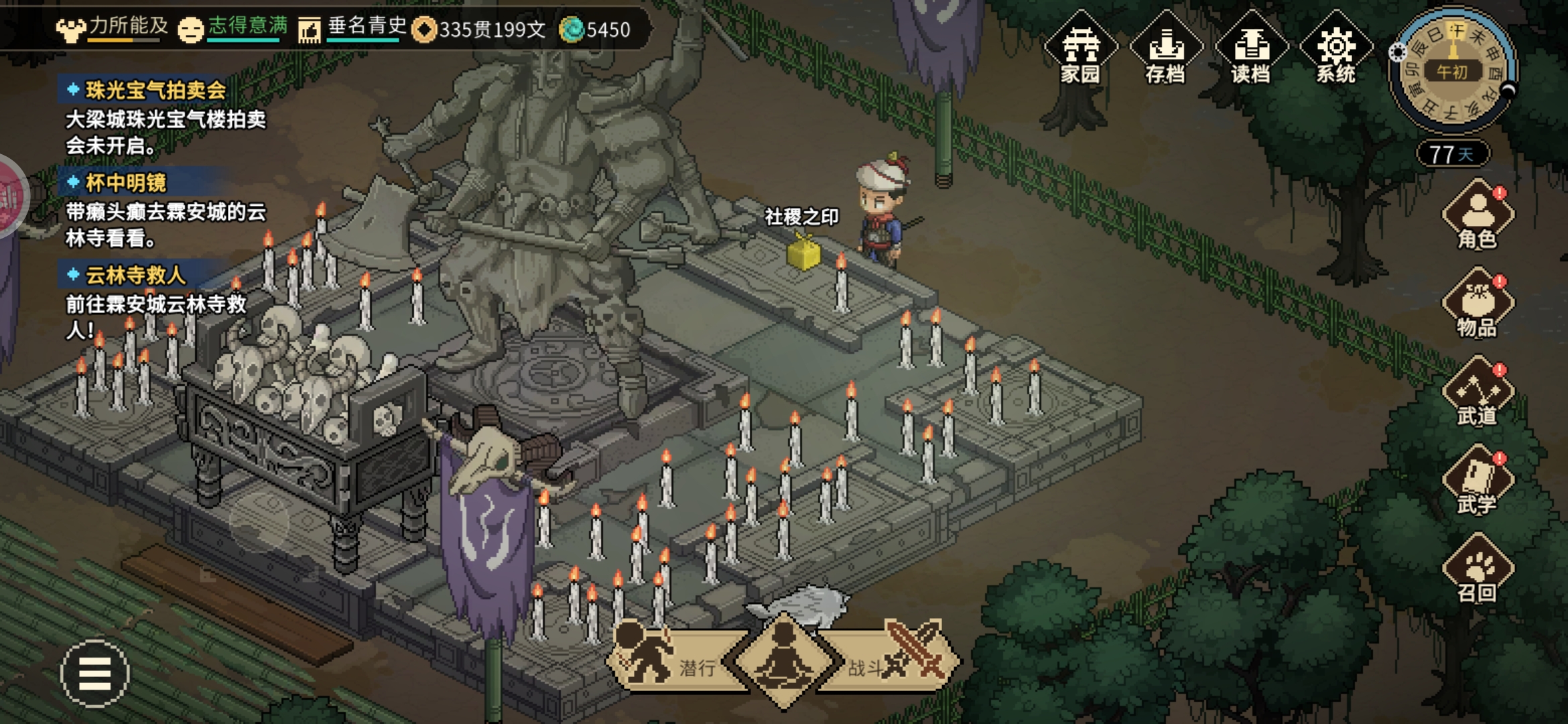The height and width of the screenshot is (724, 1568).
Task: Select the 云林寺救人 quest entry
Action: pyautogui.click(x=135, y=275)
